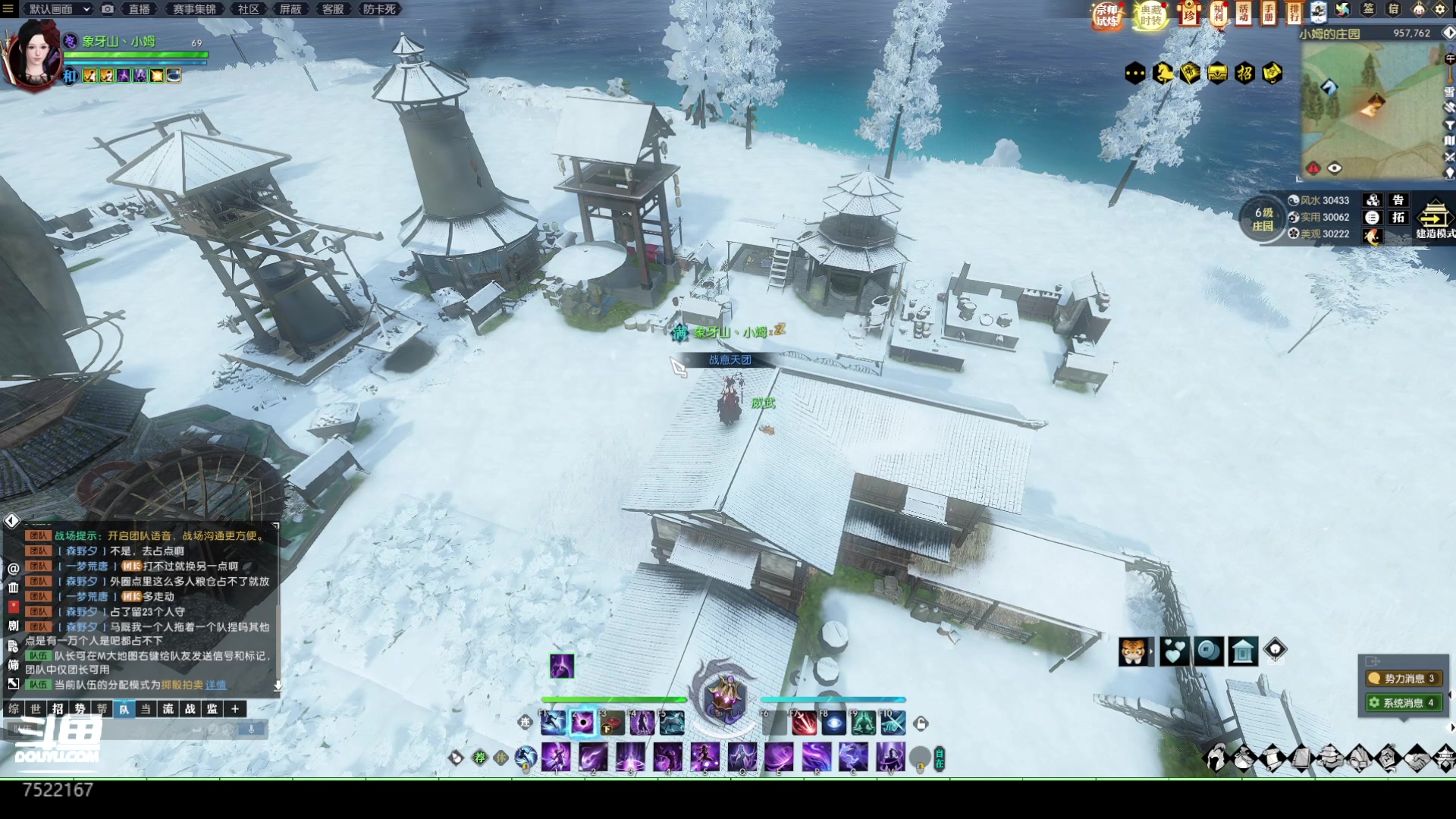Add a new chat tab with plus
Screen dimensions: 1456x819
[x=235, y=709]
